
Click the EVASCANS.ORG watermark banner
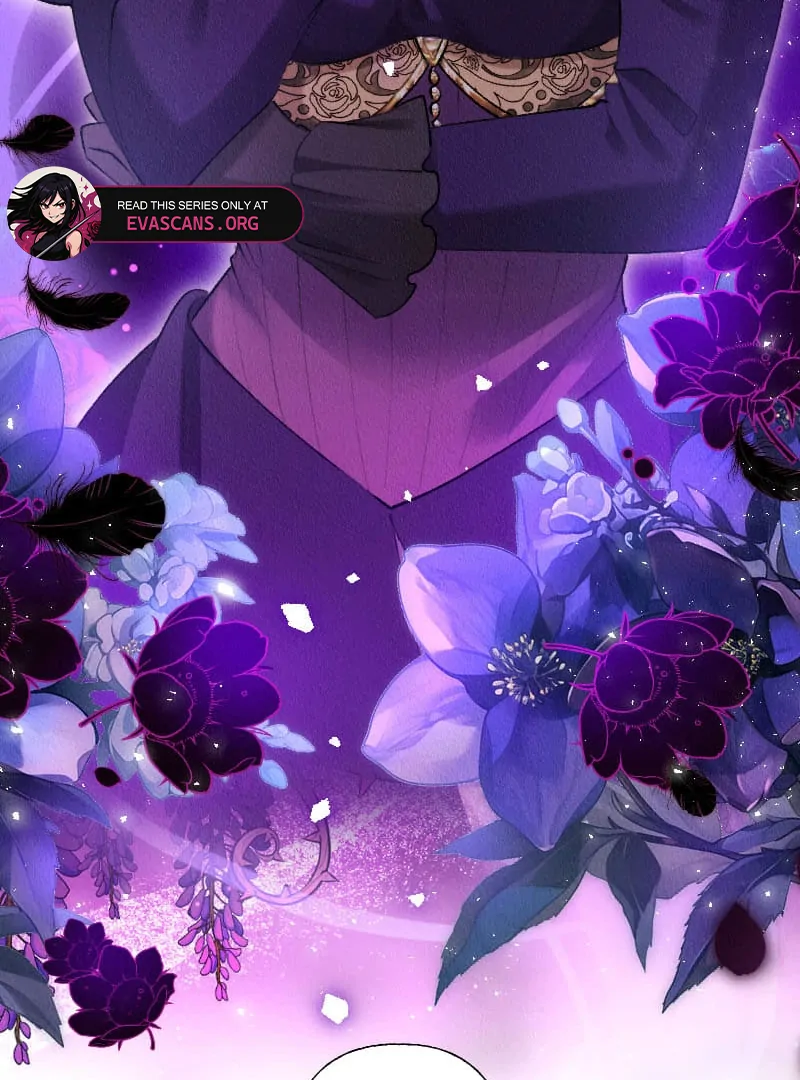click(x=190, y=215)
